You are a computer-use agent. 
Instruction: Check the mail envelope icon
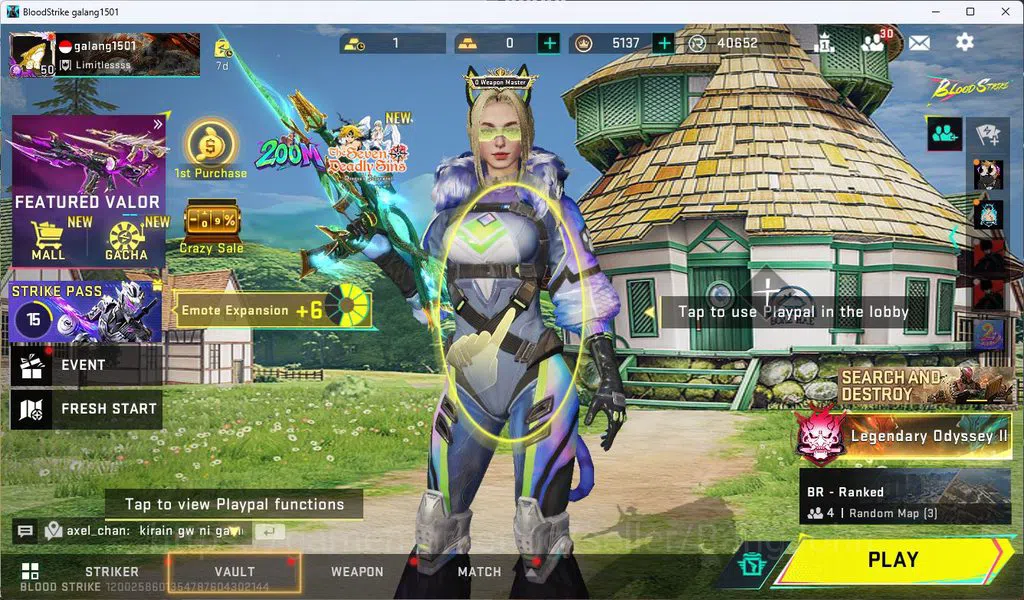(x=919, y=42)
